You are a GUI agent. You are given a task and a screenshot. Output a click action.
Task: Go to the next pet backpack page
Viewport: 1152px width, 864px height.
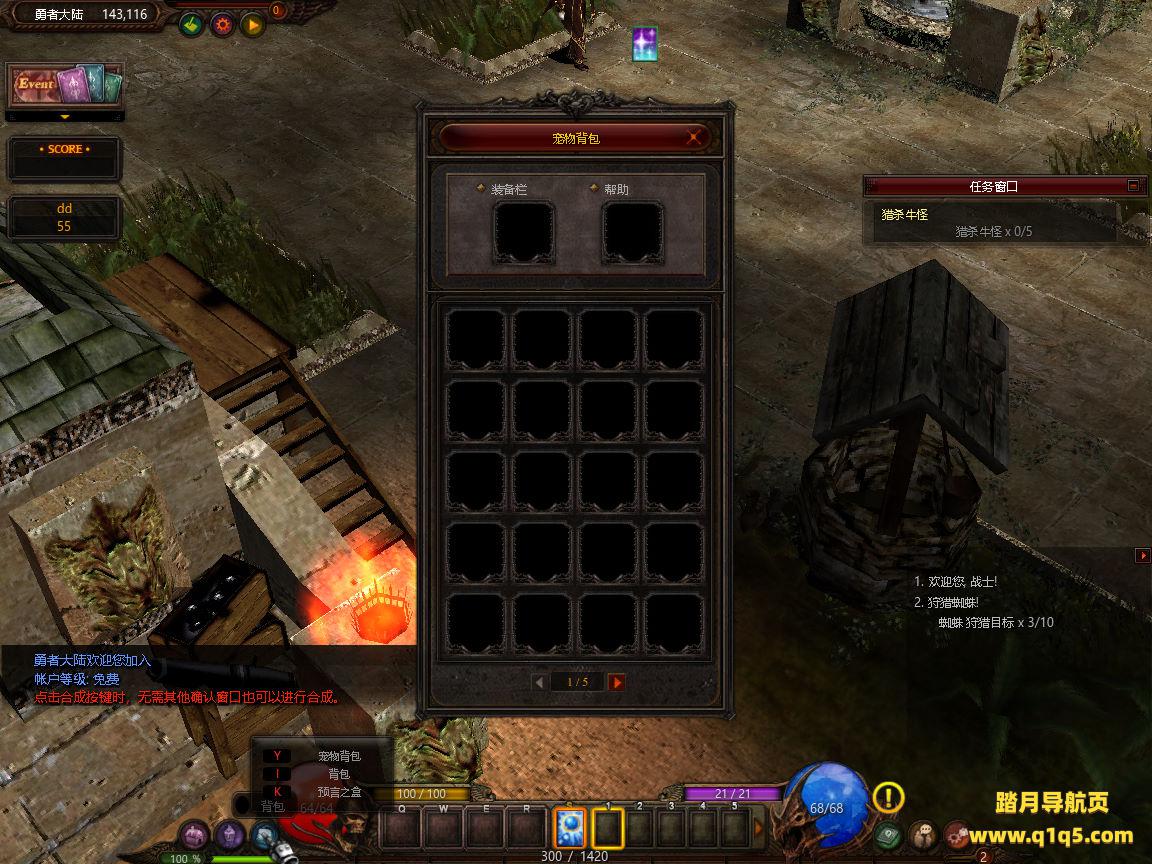point(617,682)
